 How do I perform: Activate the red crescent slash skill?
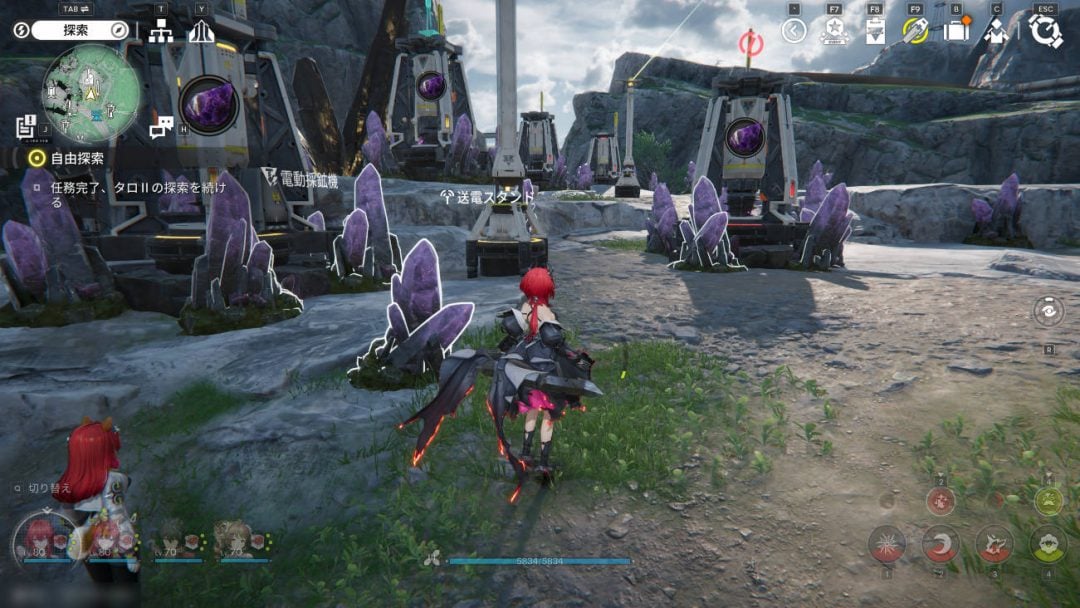pos(941,544)
